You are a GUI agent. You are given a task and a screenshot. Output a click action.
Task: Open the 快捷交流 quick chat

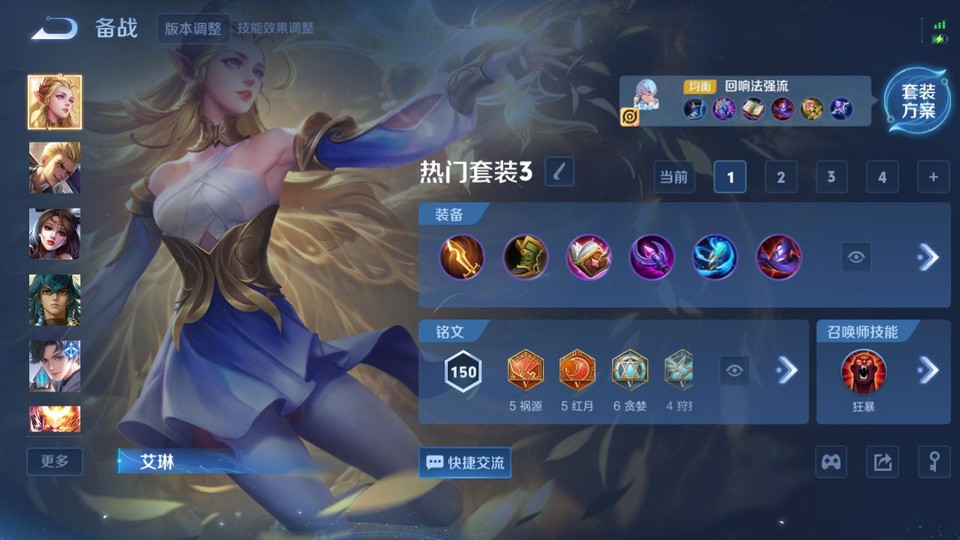pyautogui.click(x=465, y=463)
